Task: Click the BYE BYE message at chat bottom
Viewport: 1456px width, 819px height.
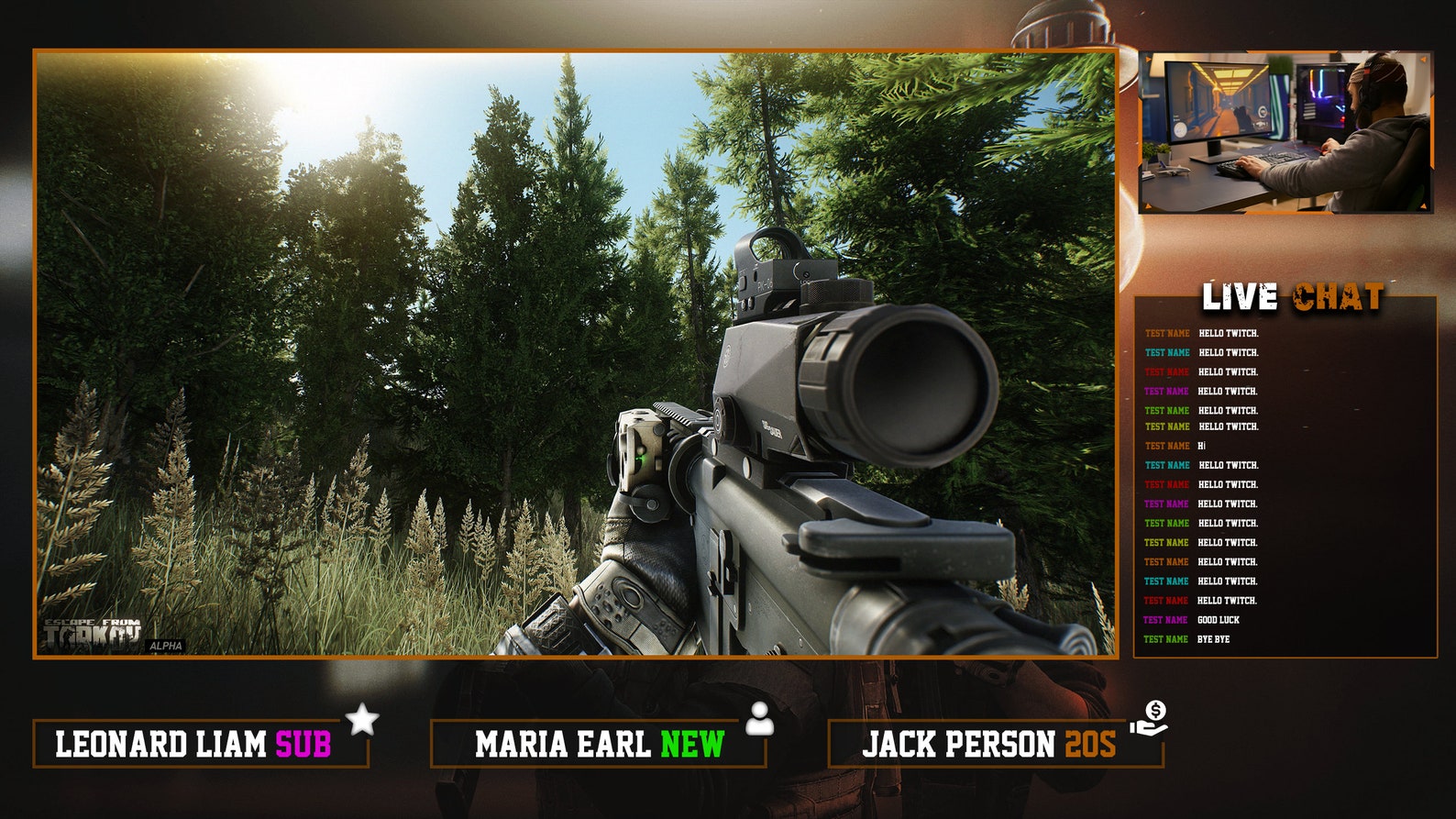Action: pos(1211,639)
